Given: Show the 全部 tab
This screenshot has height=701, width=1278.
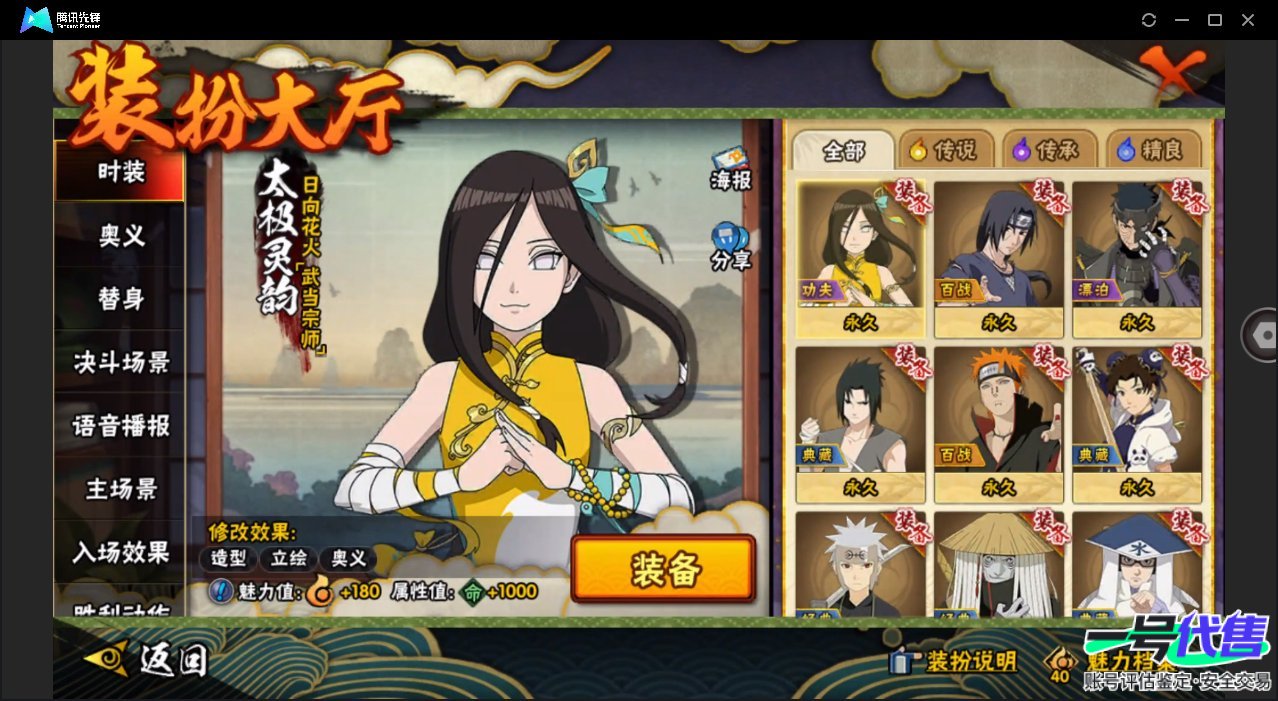Looking at the screenshot, I should click(843, 151).
